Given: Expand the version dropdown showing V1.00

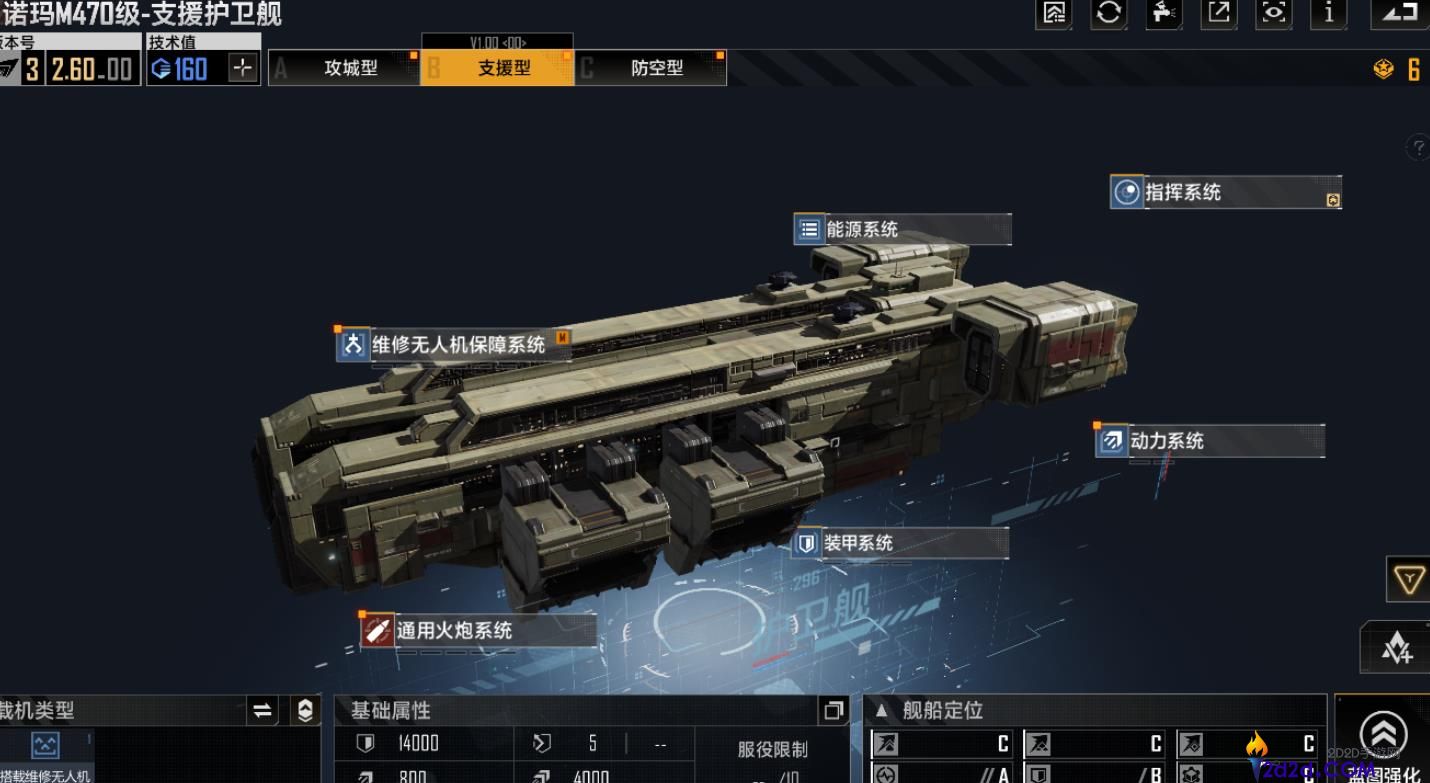Looking at the screenshot, I should 497,43.
